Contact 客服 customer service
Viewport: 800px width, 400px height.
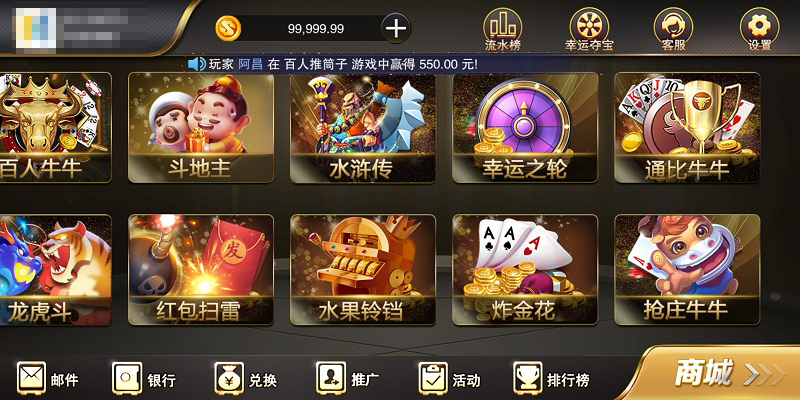click(673, 26)
